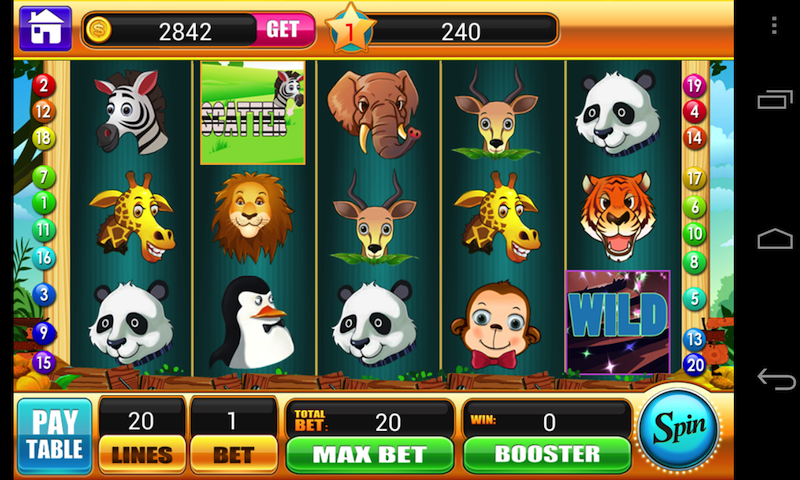Select payline number 15 marker
This screenshot has height=480, width=800.
click(43, 362)
